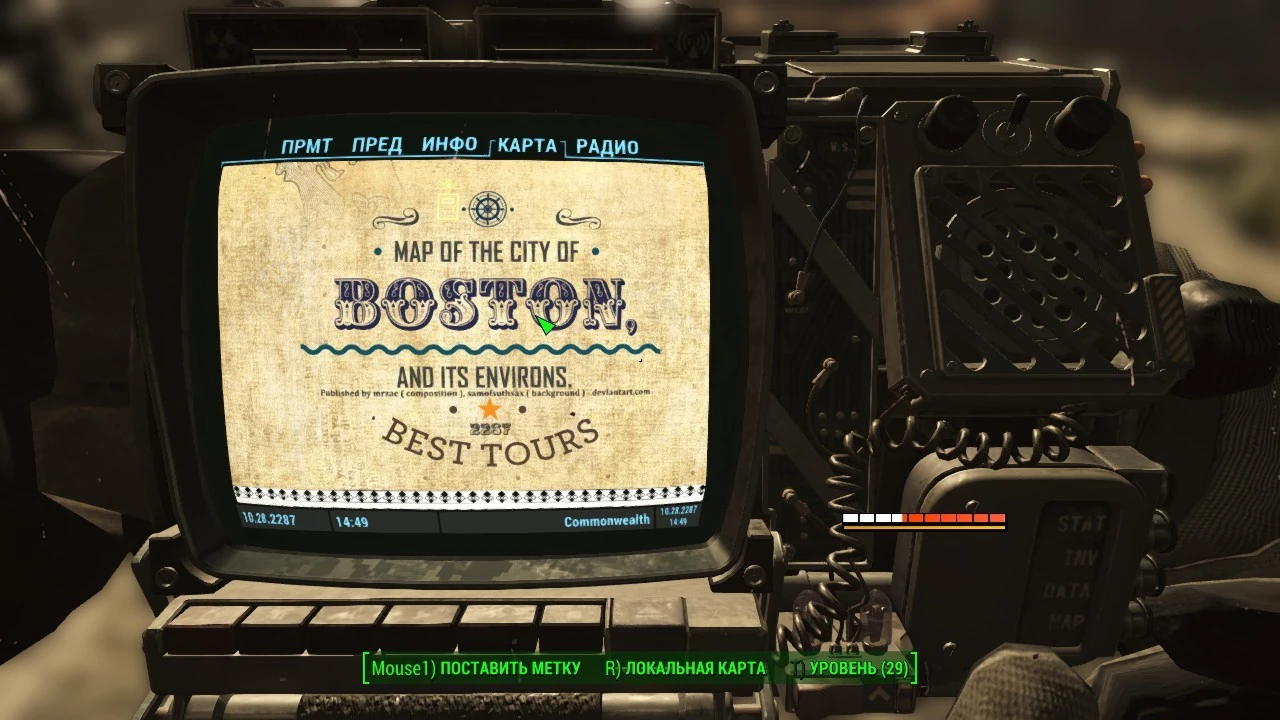
Task: Select the ПРМТ tab
Action: [x=308, y=144]
